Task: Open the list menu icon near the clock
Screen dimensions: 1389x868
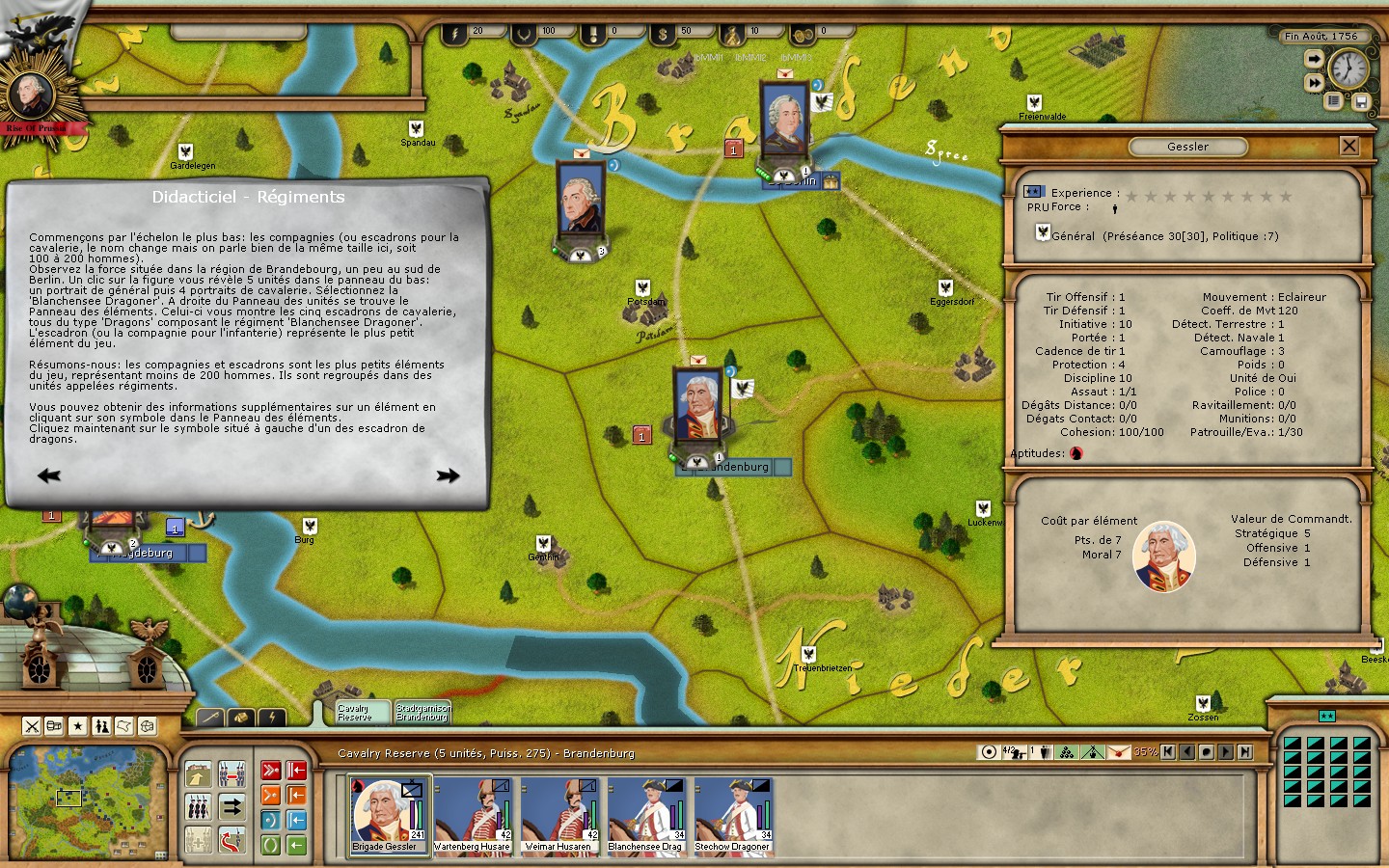Action: tap(1334, 101)
